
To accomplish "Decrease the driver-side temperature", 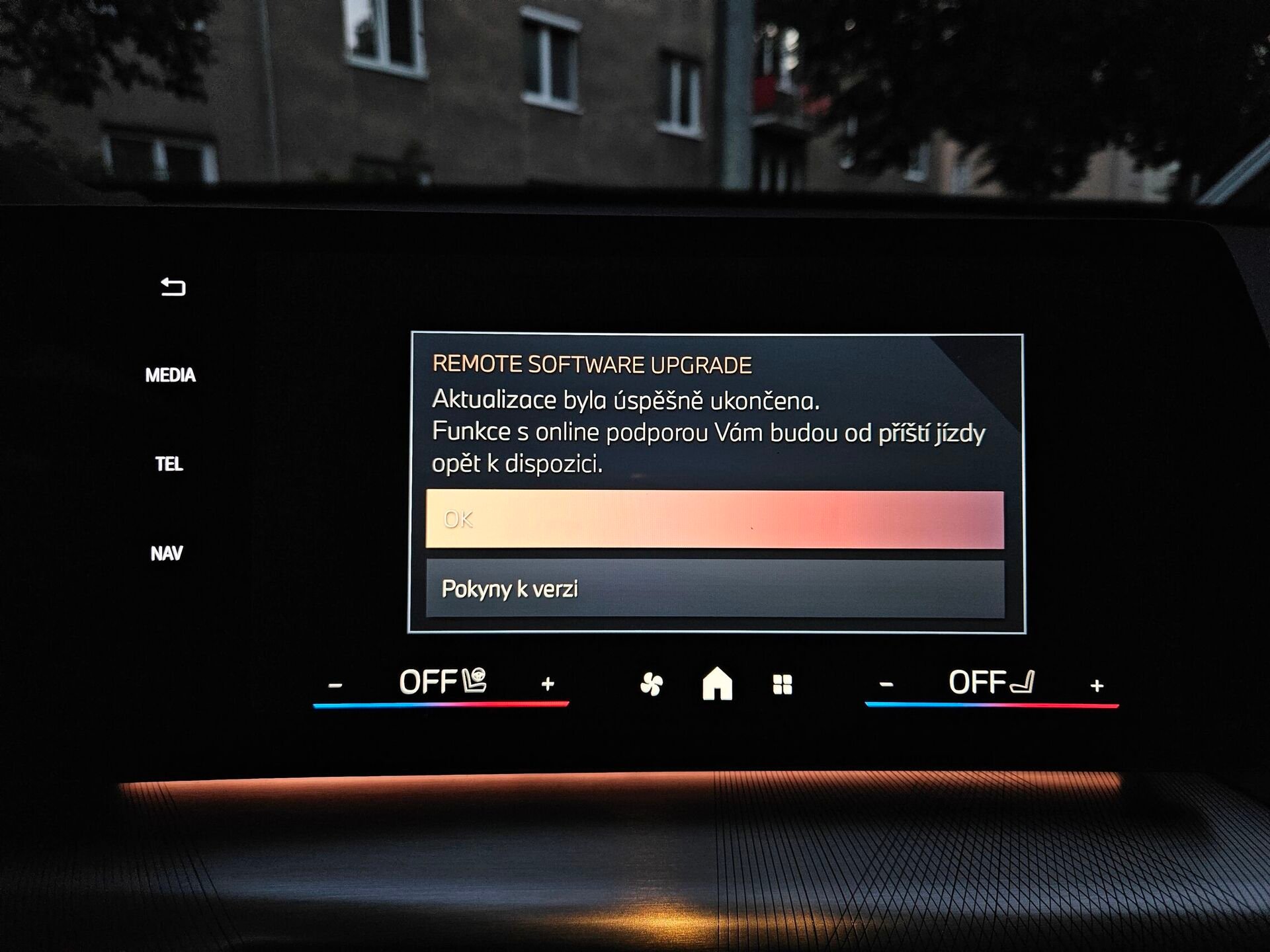I will [x=335, y=685].
